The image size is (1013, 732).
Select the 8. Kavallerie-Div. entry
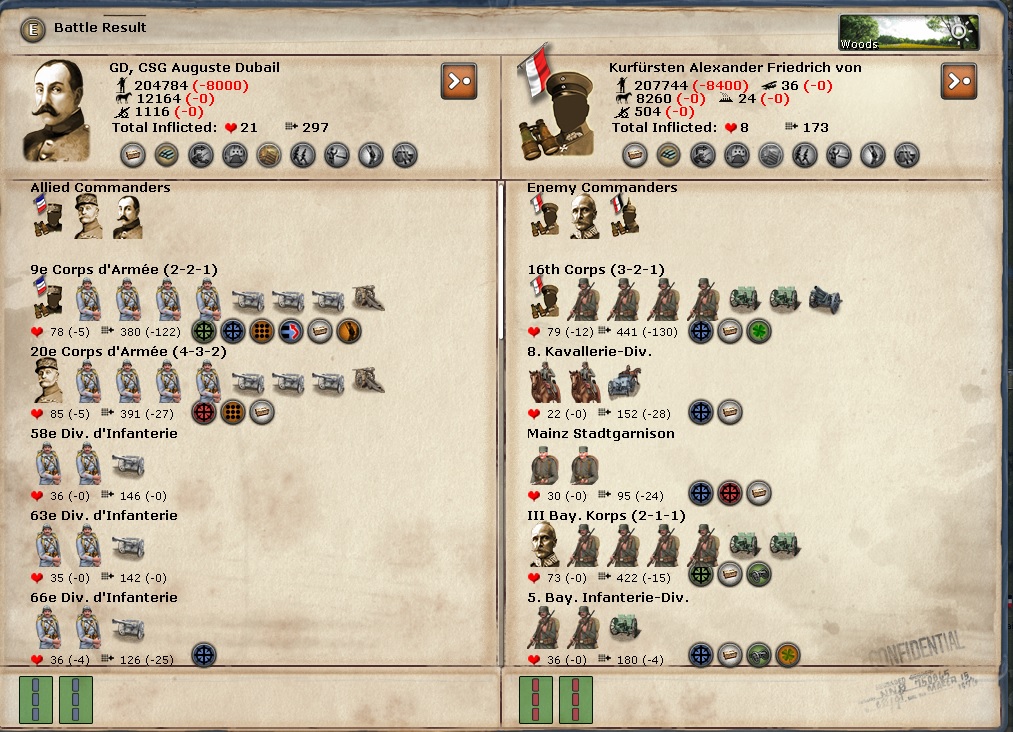point(589,352)
